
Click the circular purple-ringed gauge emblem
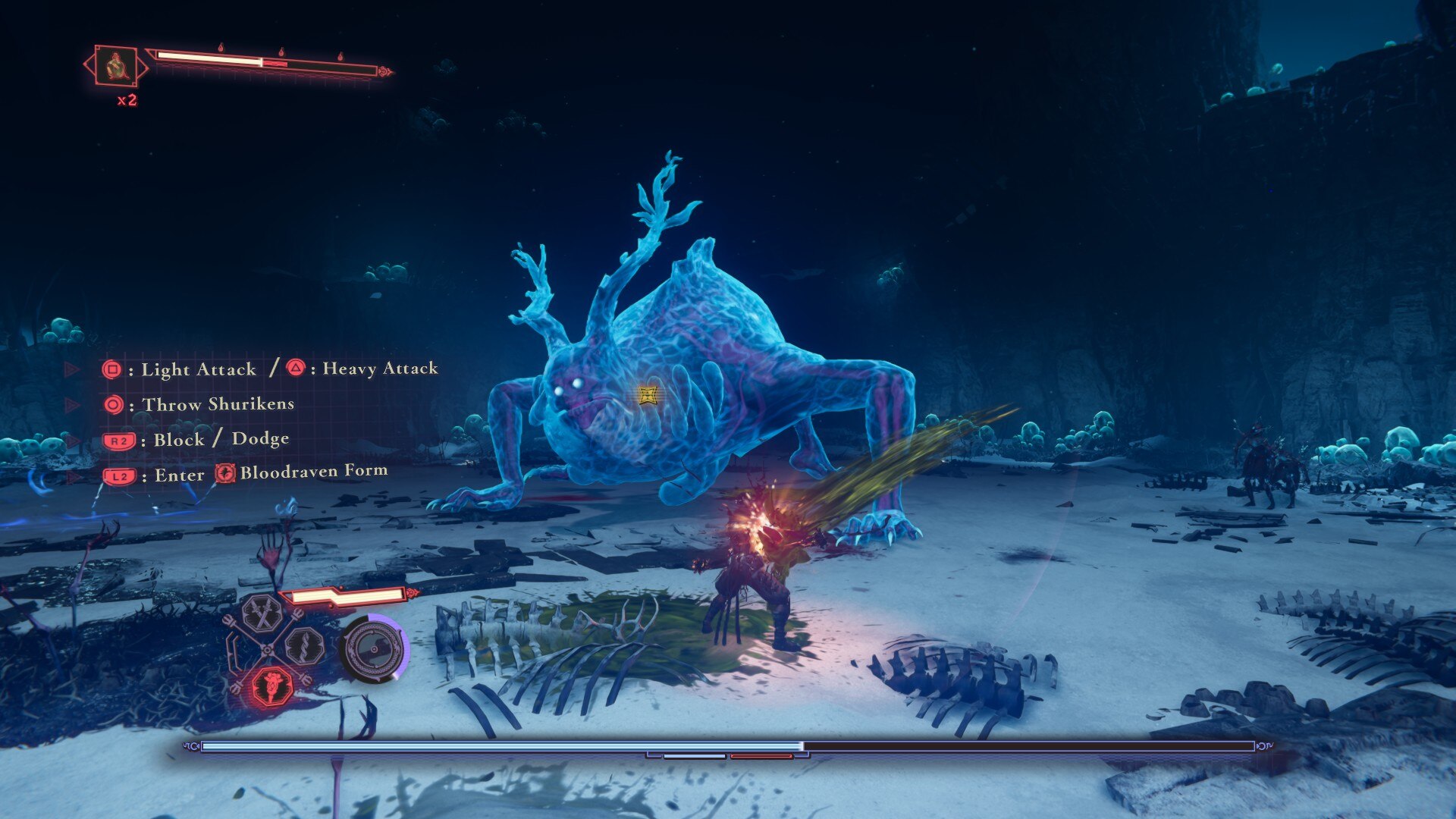point(374,648)
